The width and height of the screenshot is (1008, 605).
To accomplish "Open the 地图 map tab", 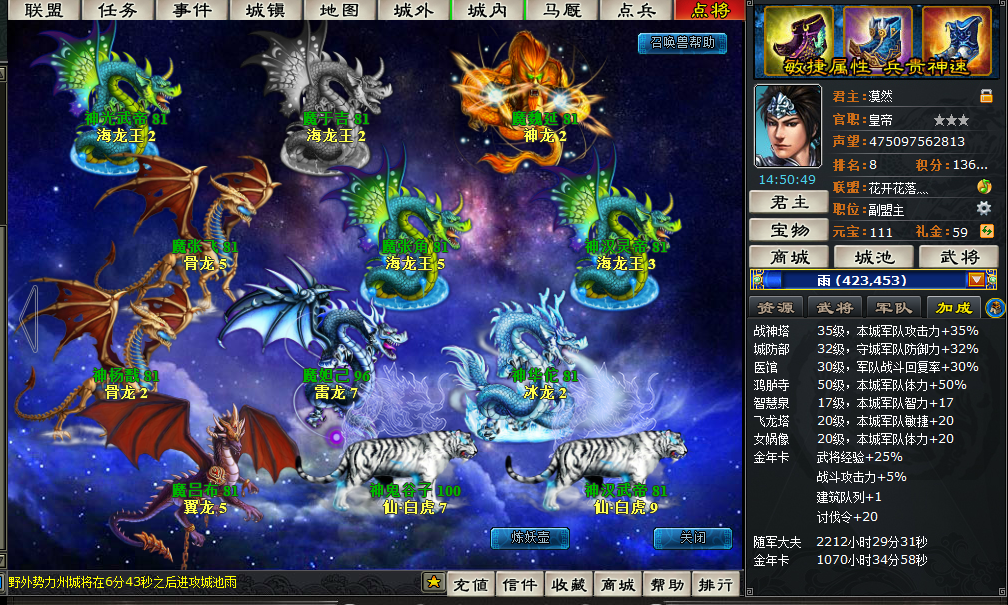I will (x=338, y=10).
